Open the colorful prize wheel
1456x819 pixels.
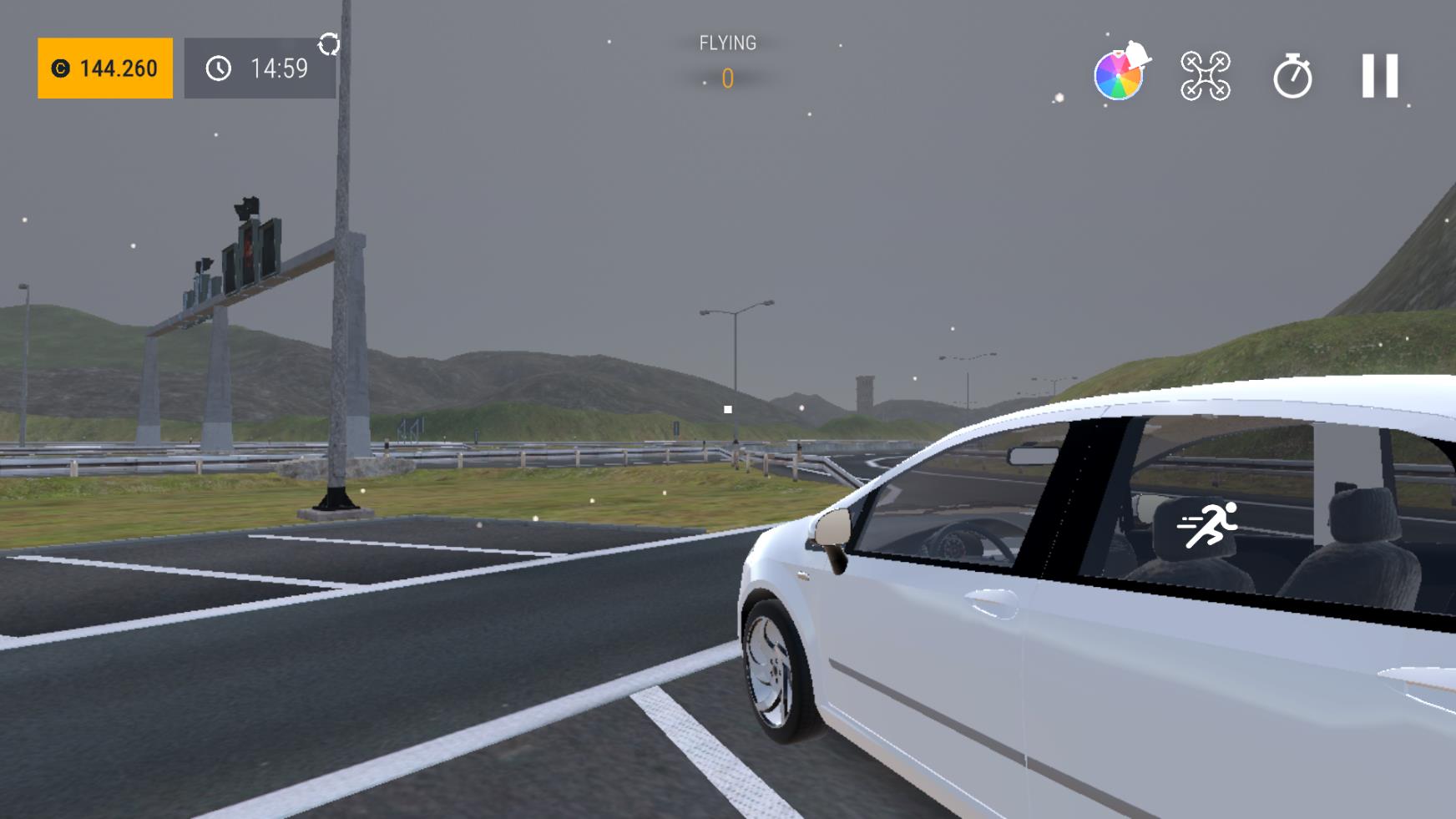[1119, 75]
